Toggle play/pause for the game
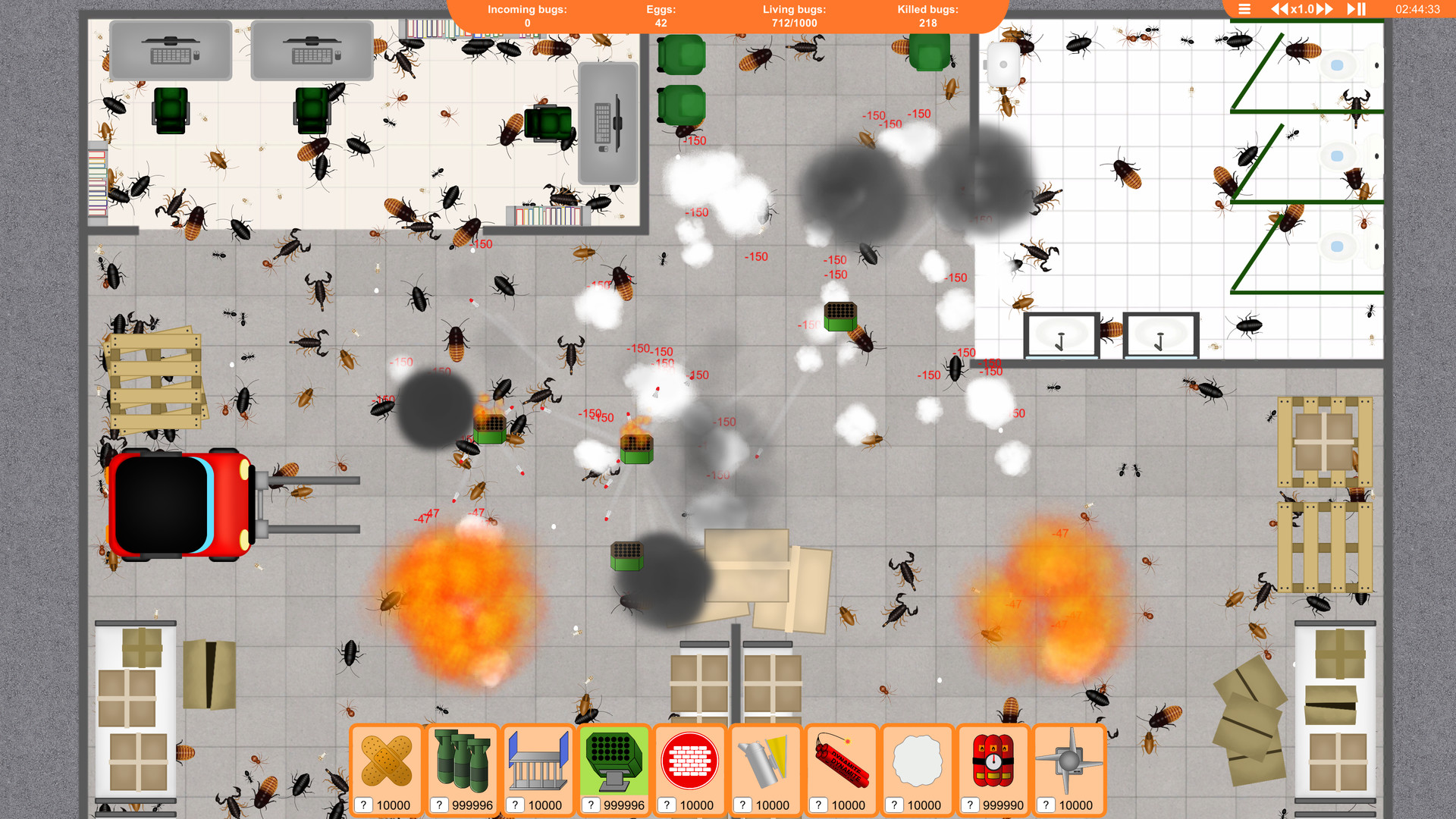Screen dimensions: 1456x819 (x=1354, y=10)
